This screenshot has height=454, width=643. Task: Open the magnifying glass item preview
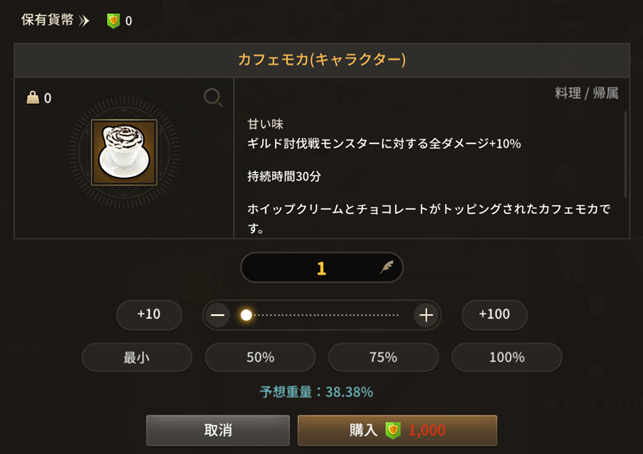tap(213, 97)
